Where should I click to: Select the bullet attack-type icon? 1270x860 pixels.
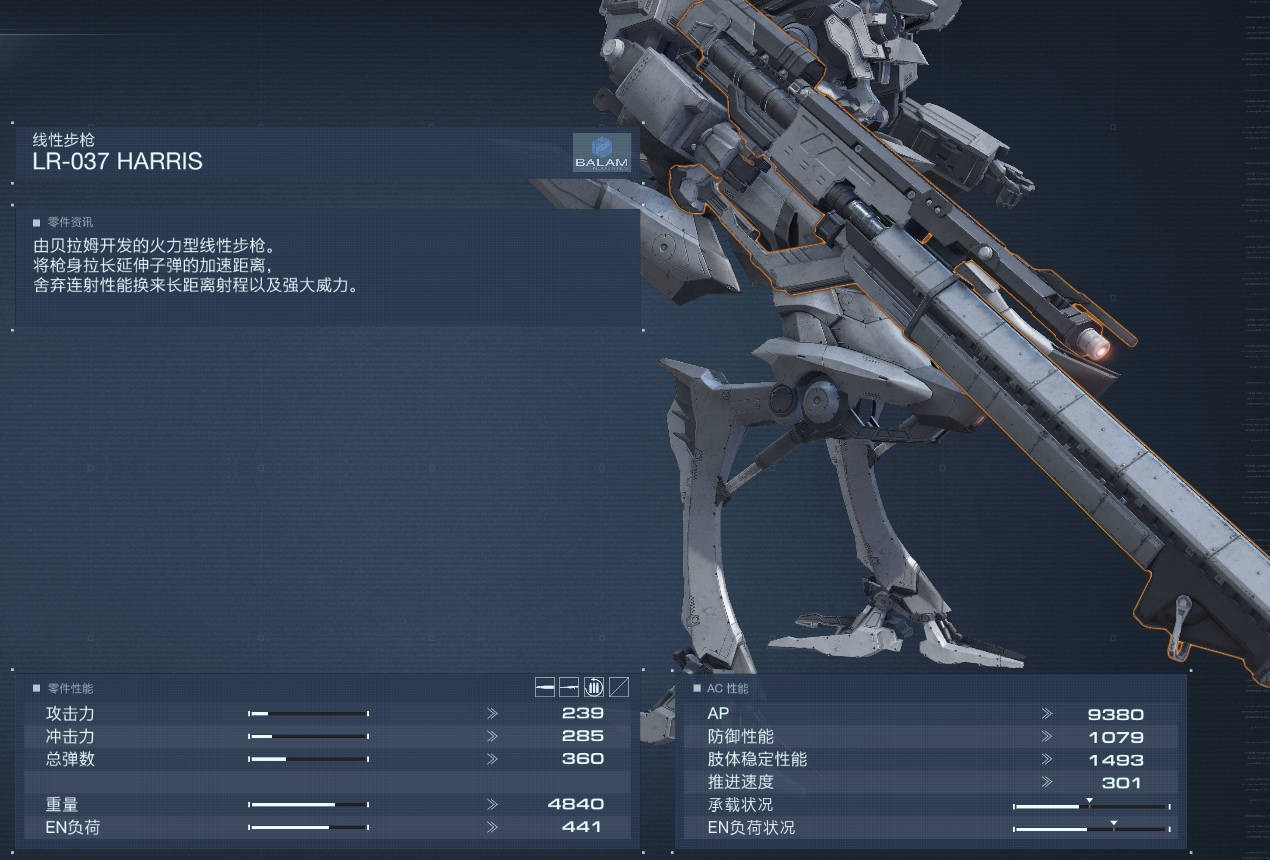pos(545,687)
